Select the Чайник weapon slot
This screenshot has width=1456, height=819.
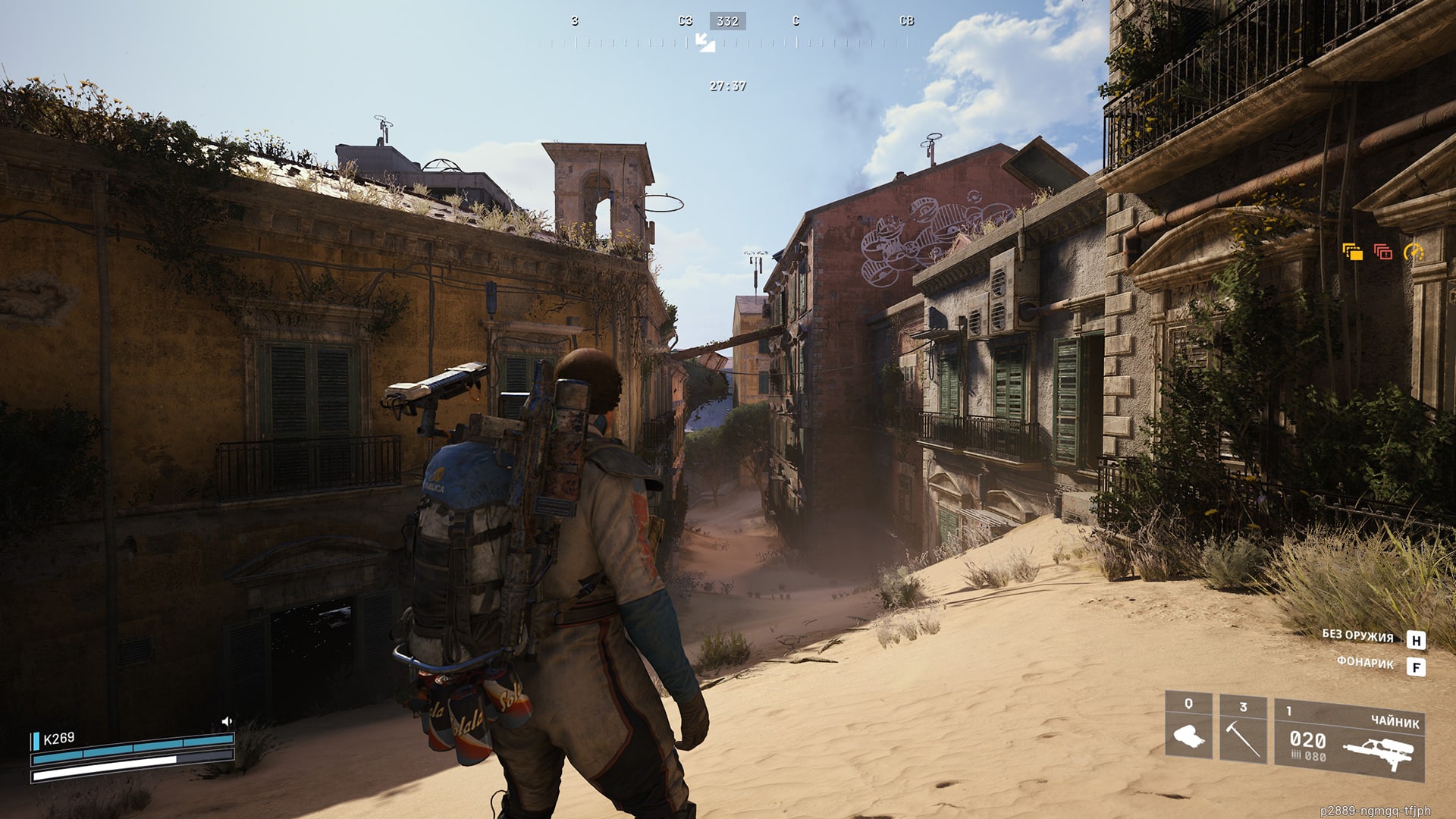(1348, 740)
